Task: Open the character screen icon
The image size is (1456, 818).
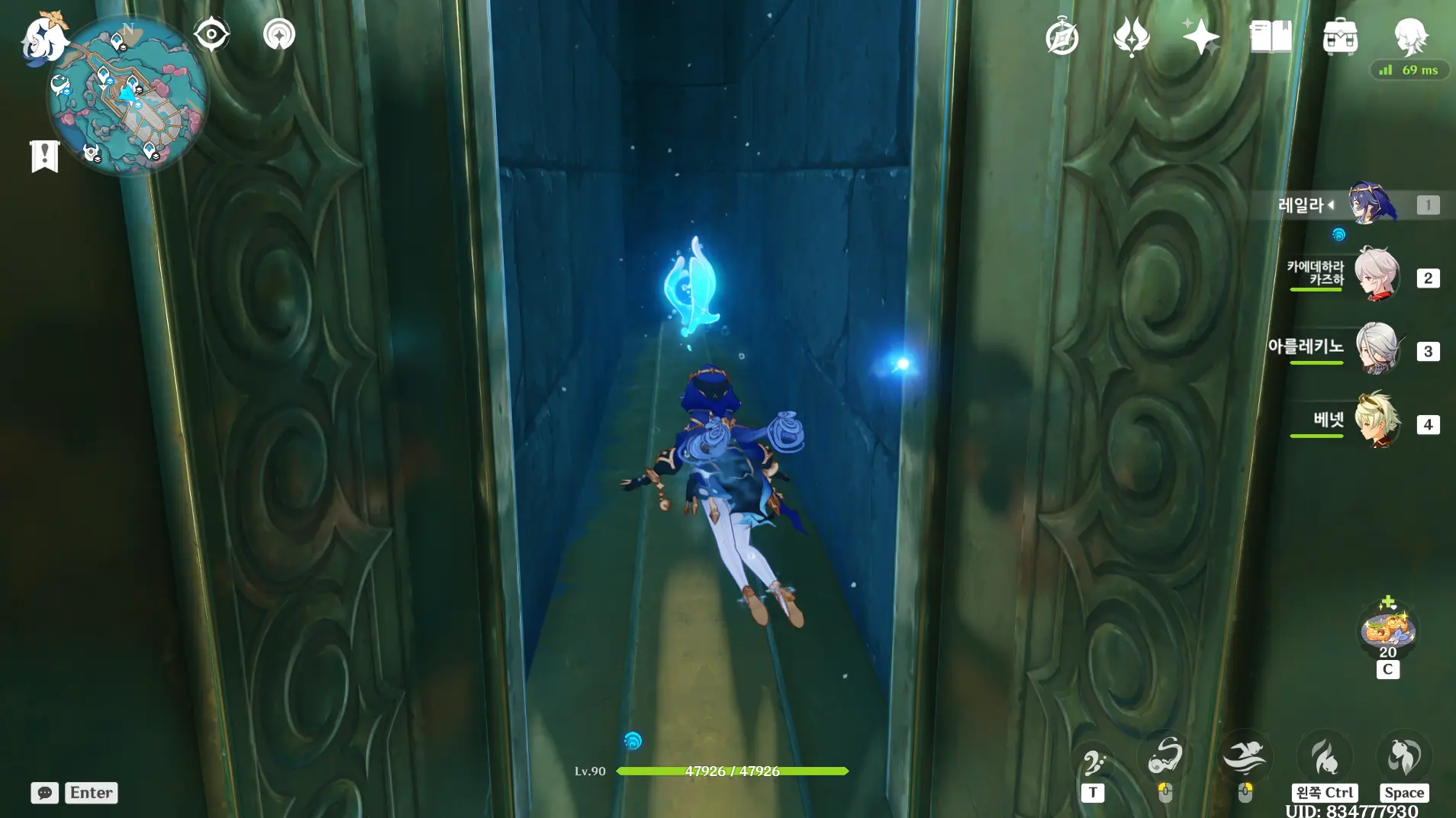Action: tap(1410, 37)
